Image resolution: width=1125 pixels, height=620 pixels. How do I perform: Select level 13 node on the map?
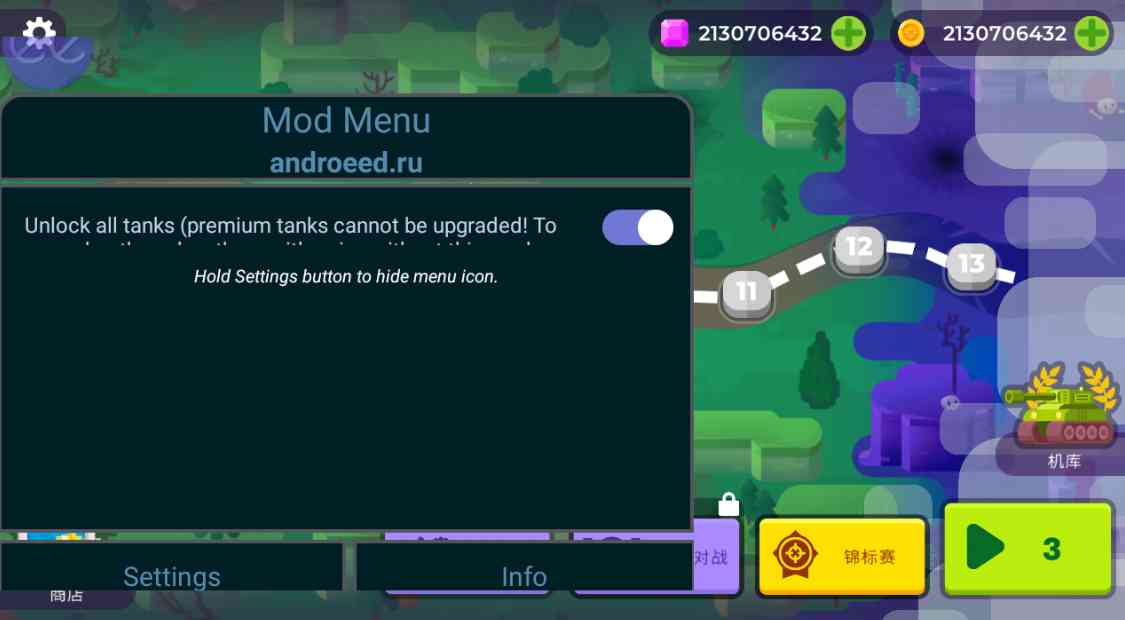tap(971, 265)
